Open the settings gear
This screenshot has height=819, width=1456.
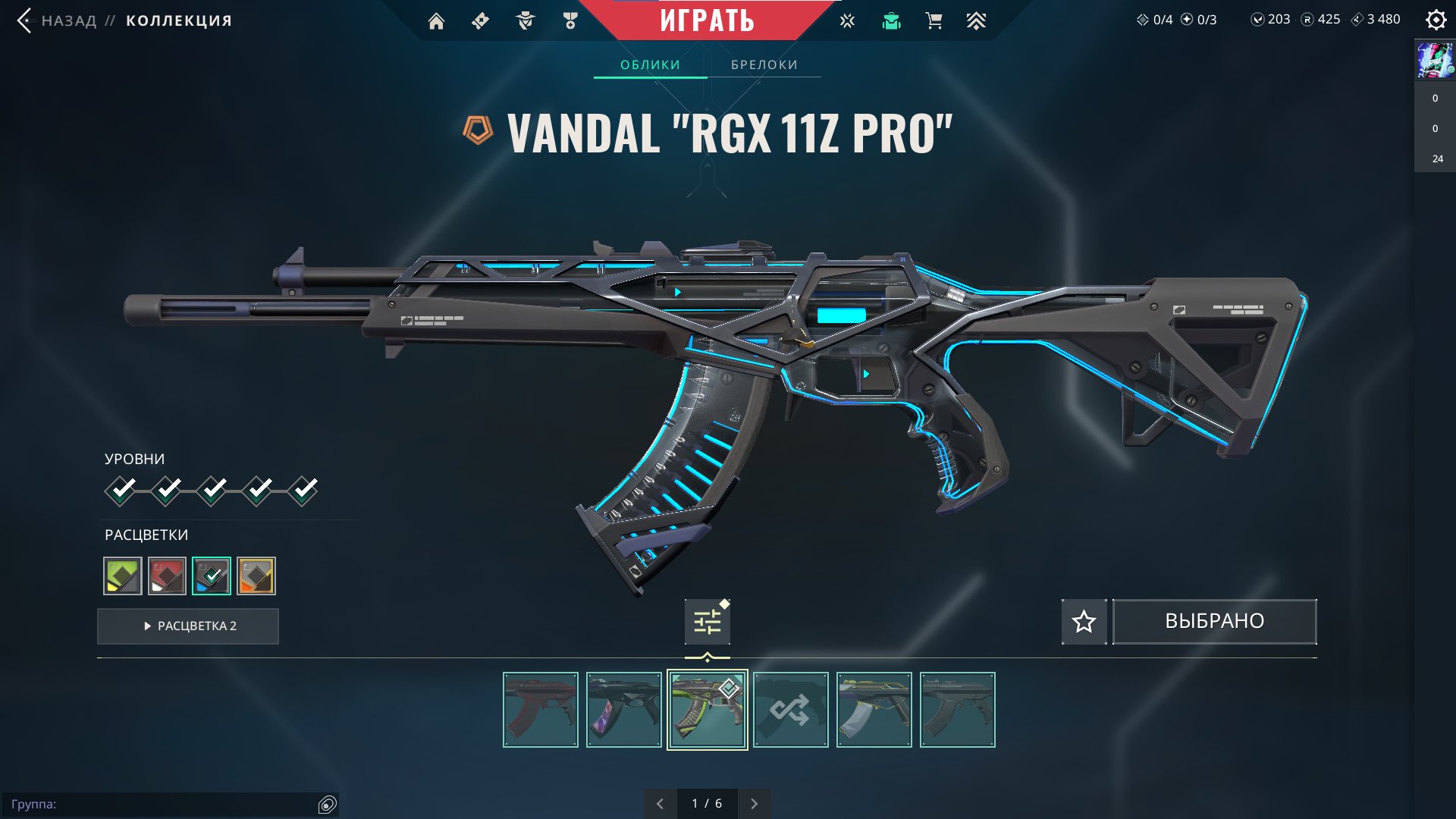1436,20
